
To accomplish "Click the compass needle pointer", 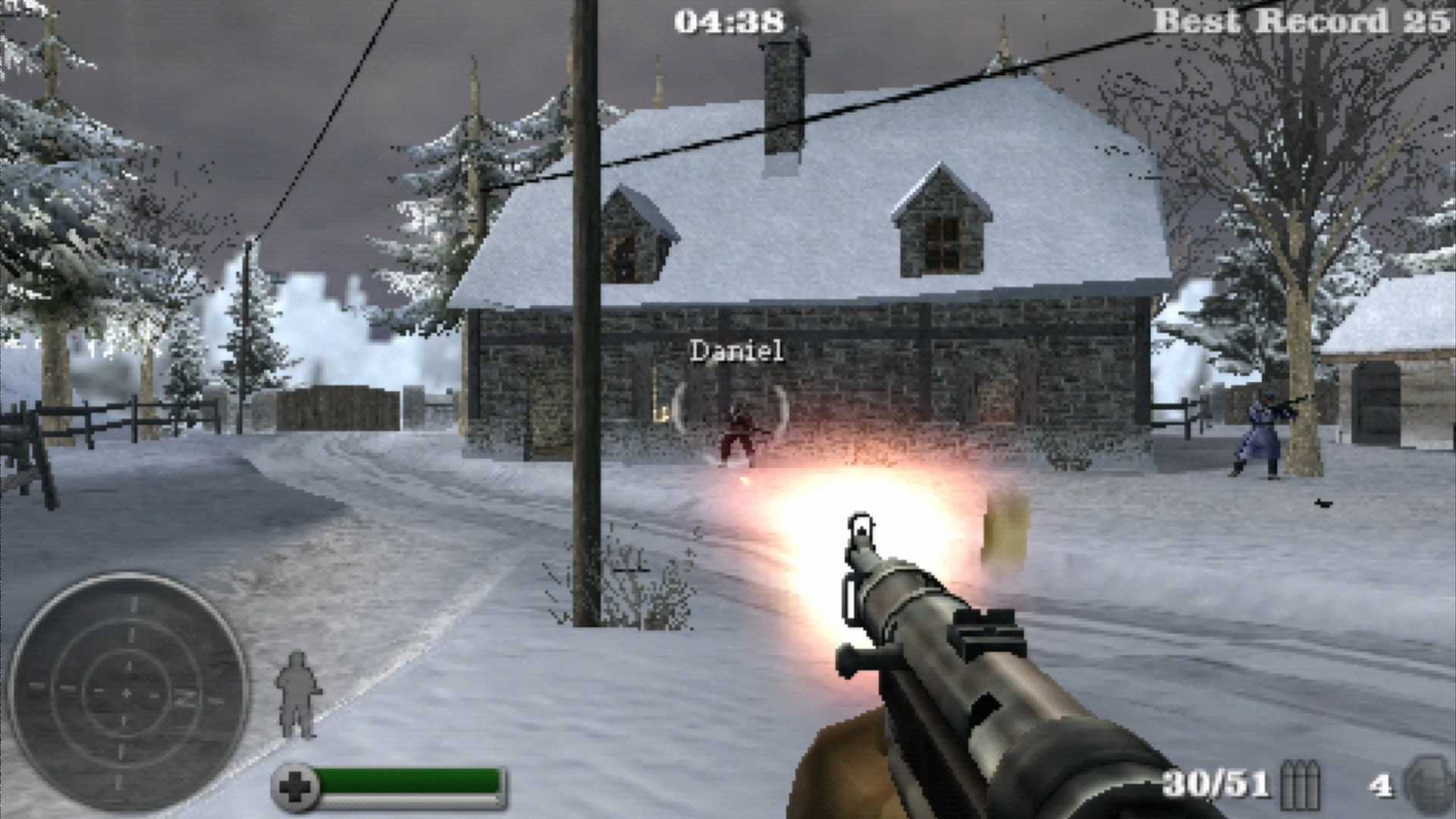I will (x=128, y=693).
